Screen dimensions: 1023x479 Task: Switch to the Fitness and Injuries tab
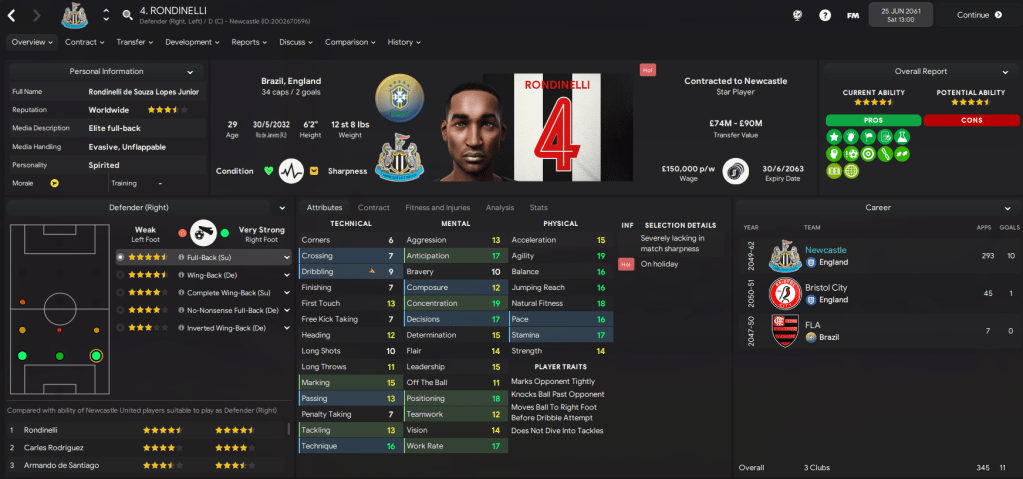(438, 208)
